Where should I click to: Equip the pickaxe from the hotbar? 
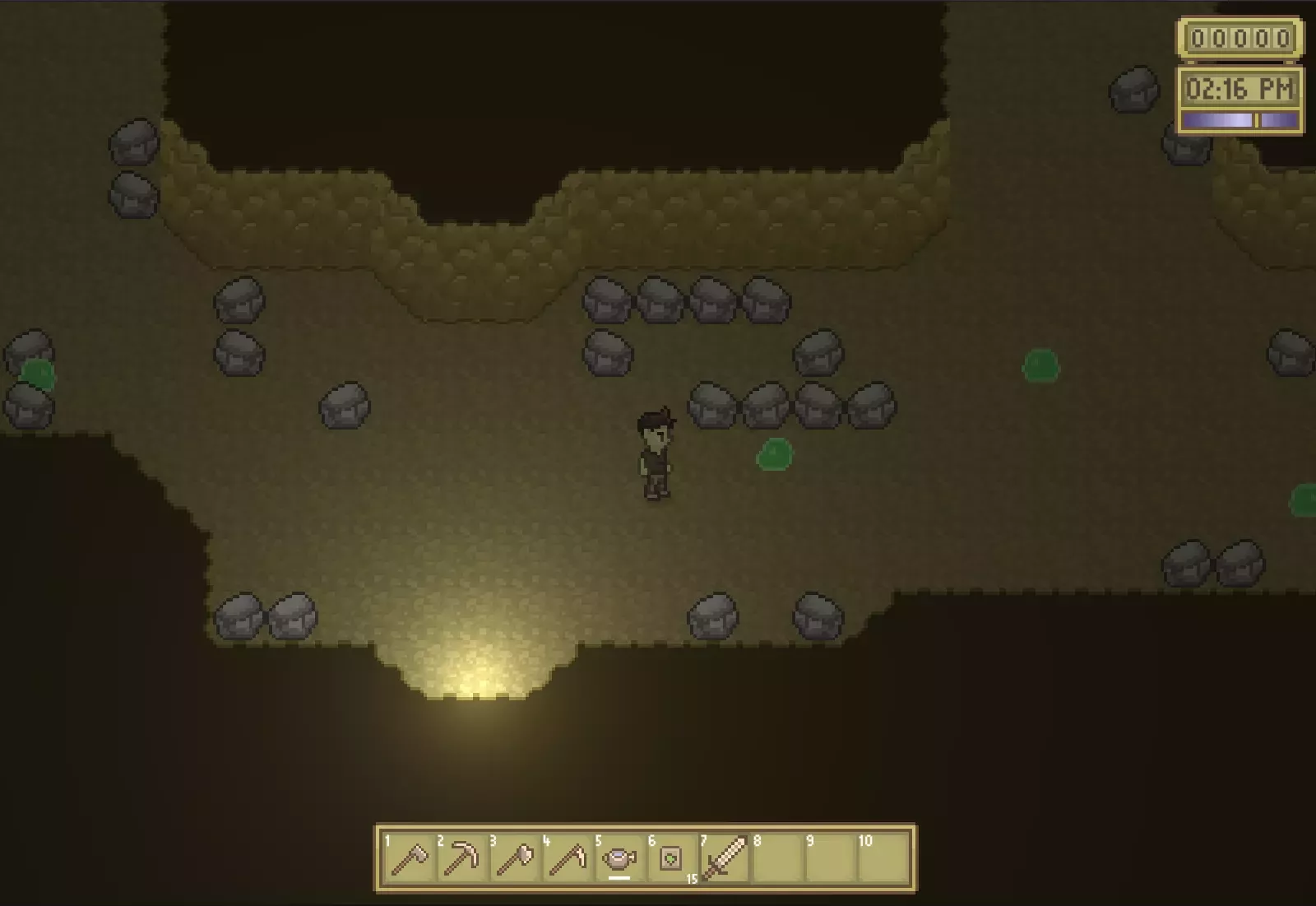point(461,859)
